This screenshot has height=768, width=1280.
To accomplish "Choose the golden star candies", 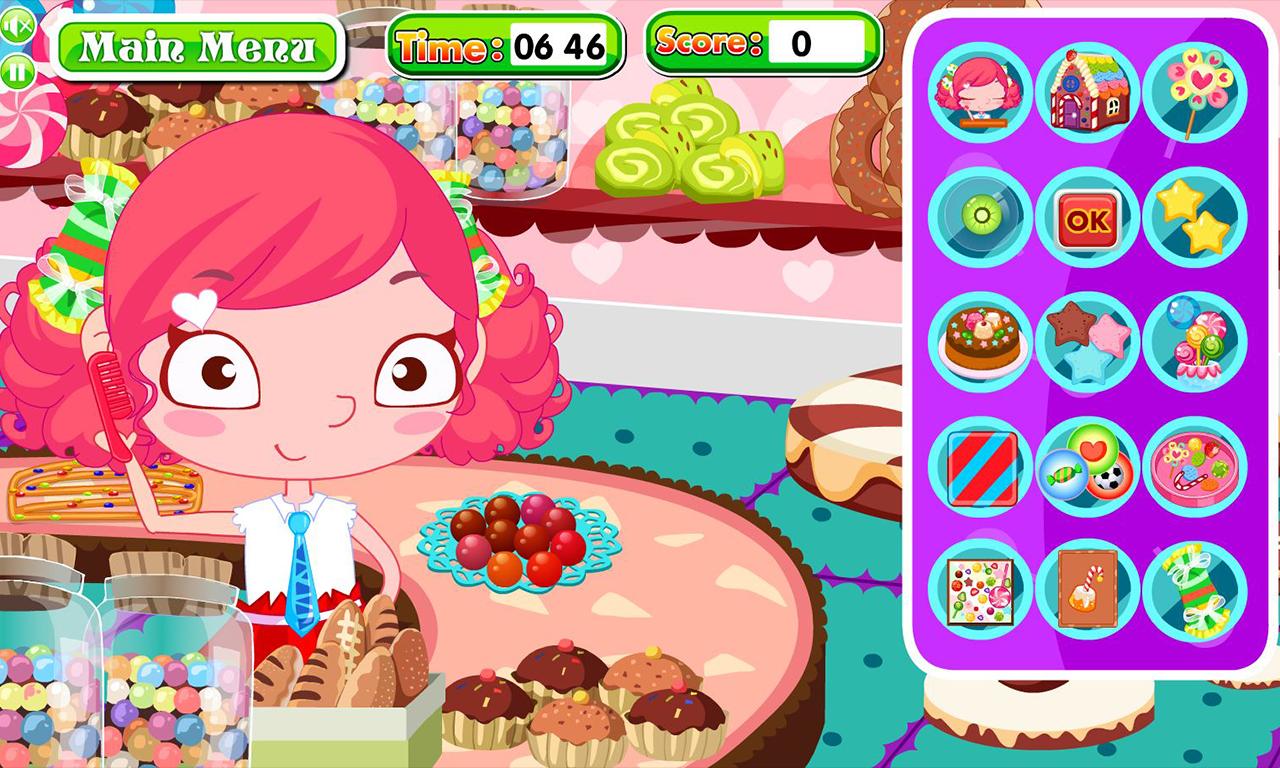I will (x=1196, y=217).
